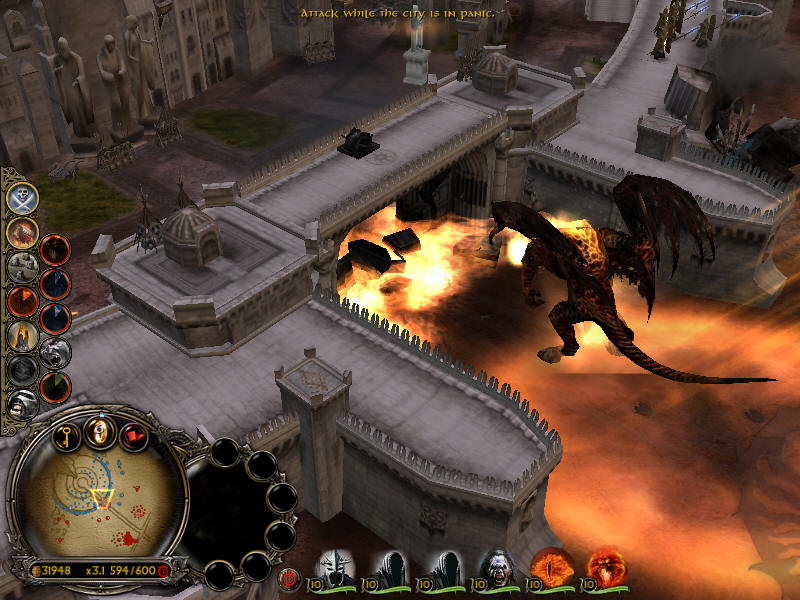
Task: Click the red flag button above minimap
Action: click(x=132, y=435)
